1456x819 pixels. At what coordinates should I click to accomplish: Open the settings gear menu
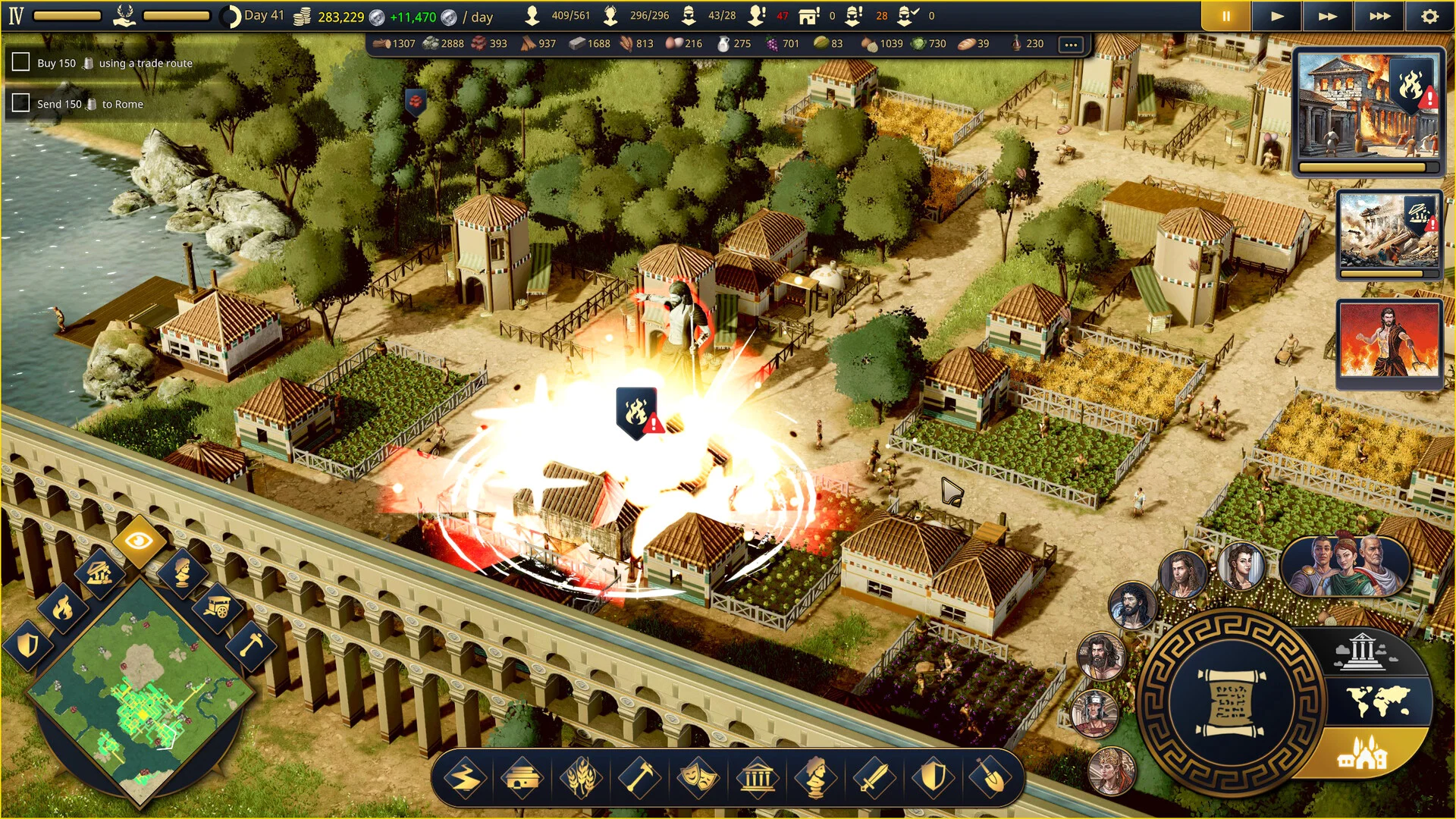click(x=1429, y=16)
